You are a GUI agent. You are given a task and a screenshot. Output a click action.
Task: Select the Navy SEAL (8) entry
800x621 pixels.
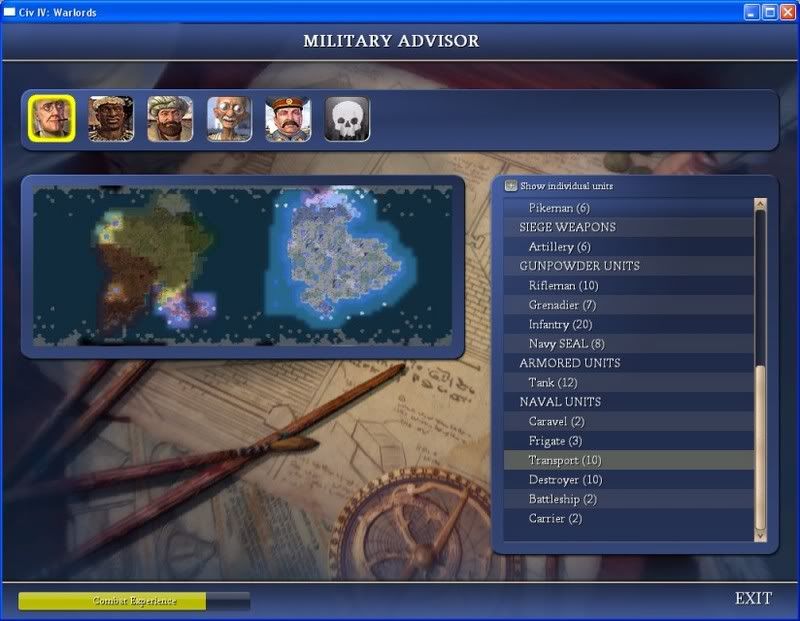[x=566, y=344]
